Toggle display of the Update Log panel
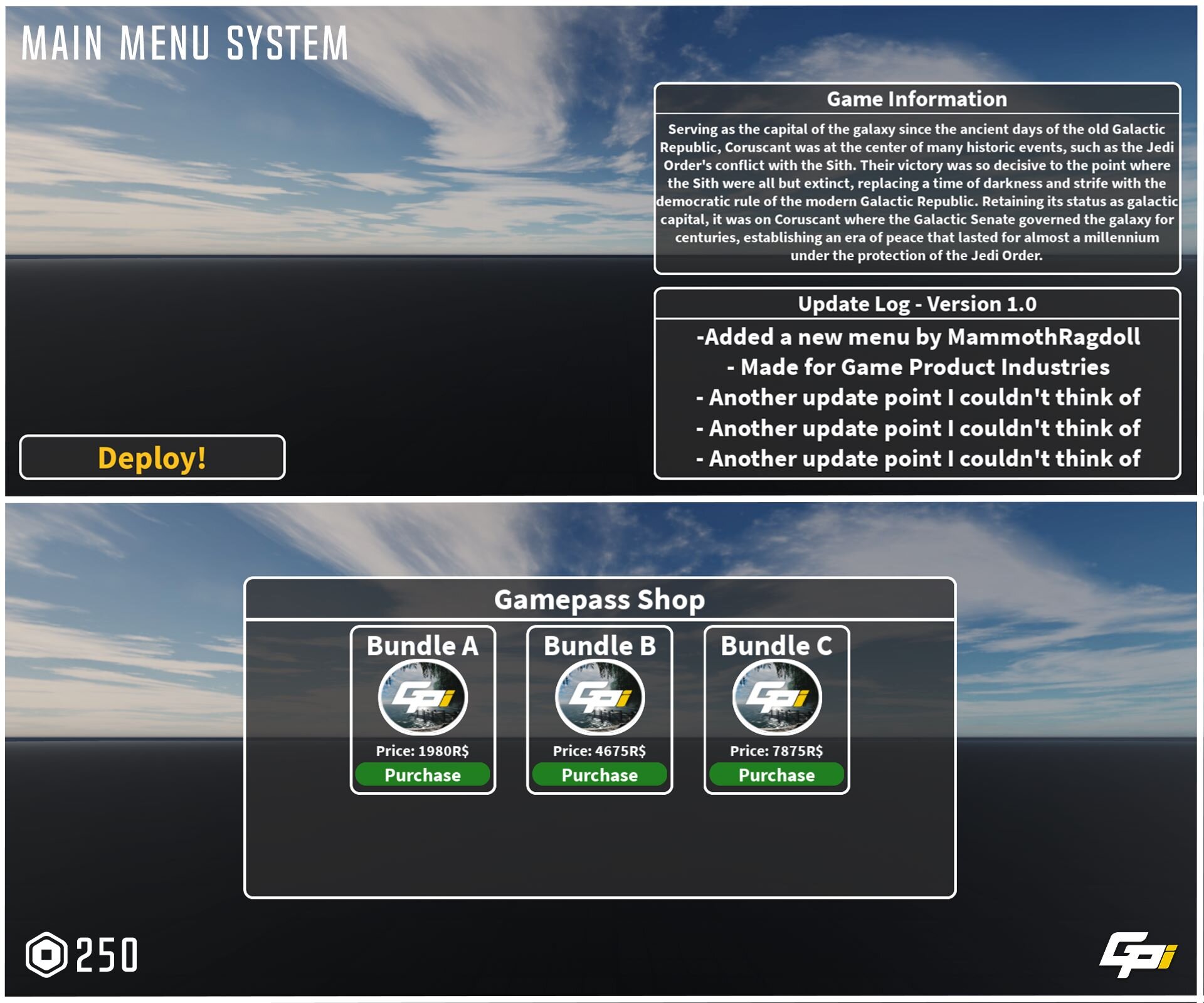 tap(917, 305)
